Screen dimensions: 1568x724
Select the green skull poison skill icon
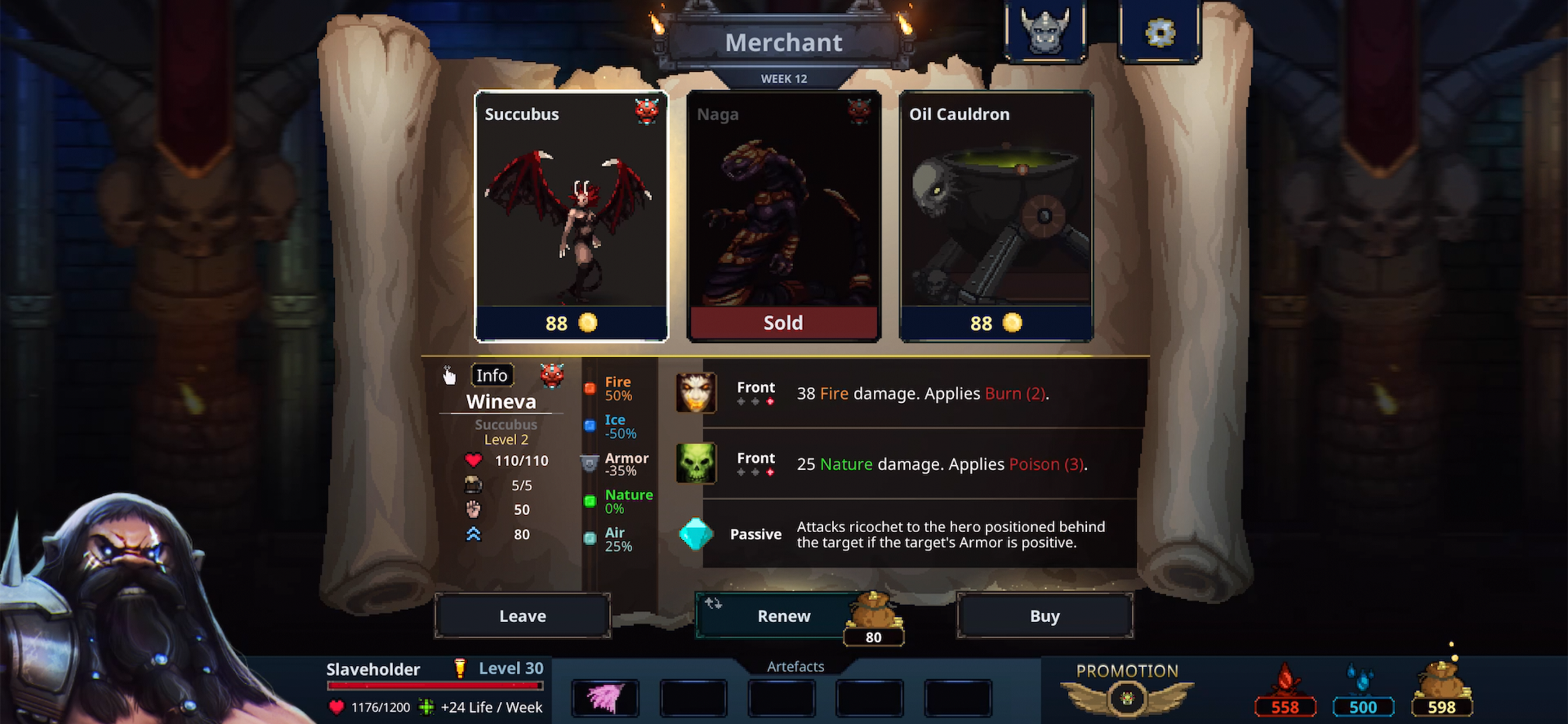[696, 463]
